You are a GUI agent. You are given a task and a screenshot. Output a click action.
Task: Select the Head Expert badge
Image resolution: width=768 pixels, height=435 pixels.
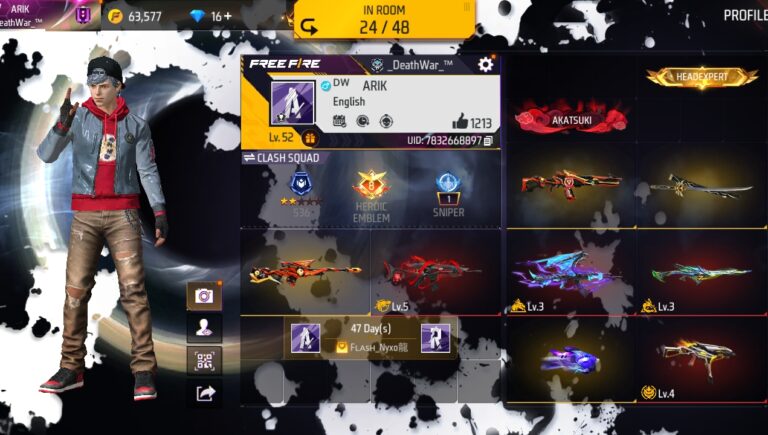701,77
